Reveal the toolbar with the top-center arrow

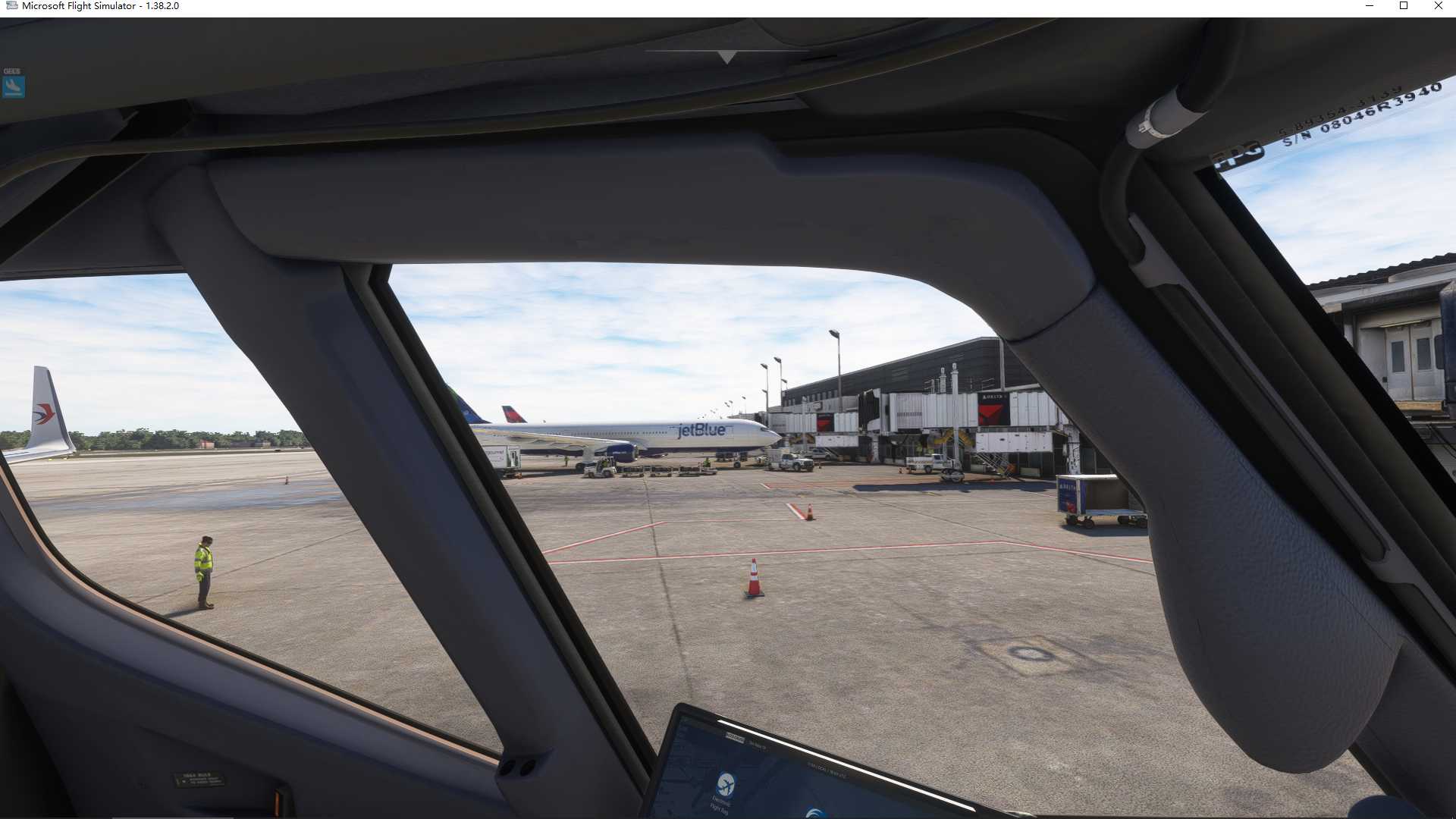725,56
